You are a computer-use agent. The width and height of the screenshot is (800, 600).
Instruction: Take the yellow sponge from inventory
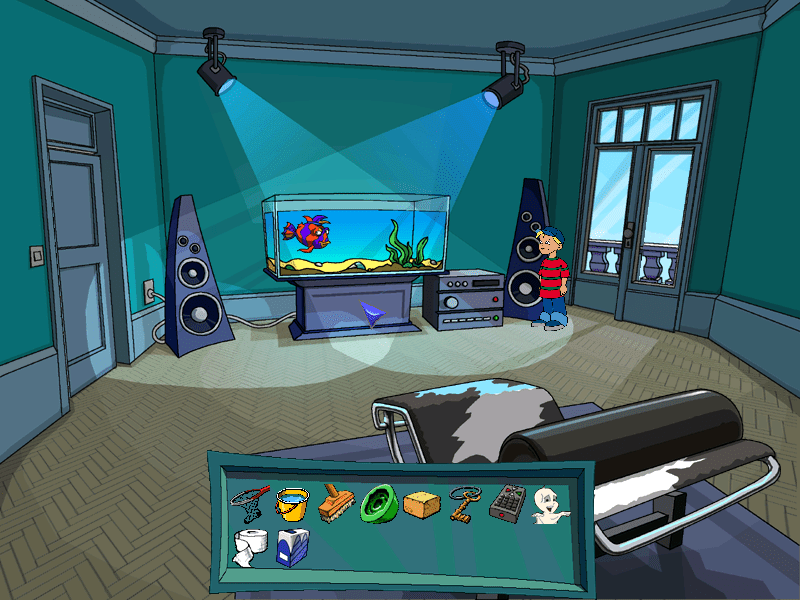(x=423, y=505)
